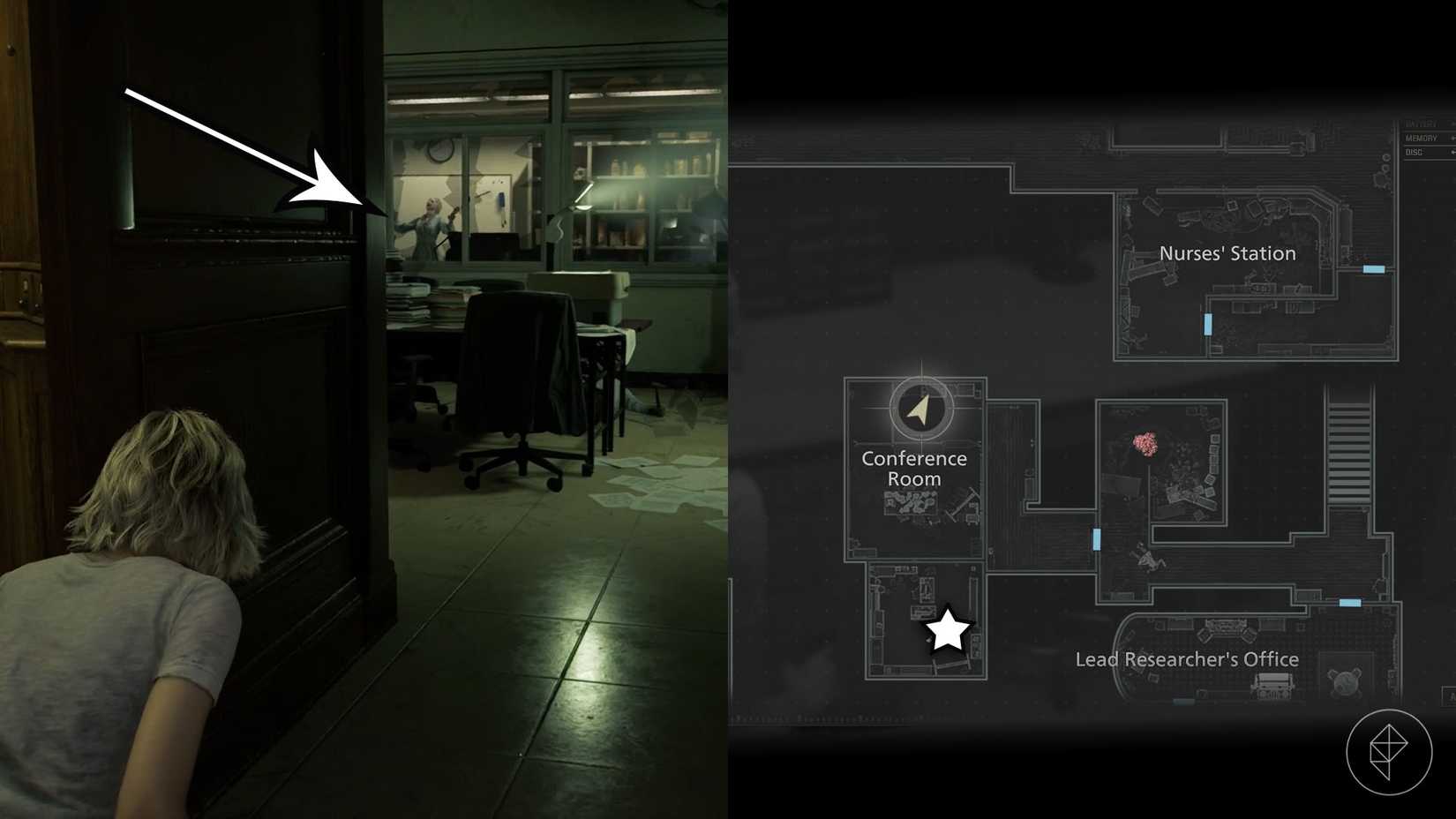Expand the MEMORY gauge arrow

click(x=1452, y=138)
